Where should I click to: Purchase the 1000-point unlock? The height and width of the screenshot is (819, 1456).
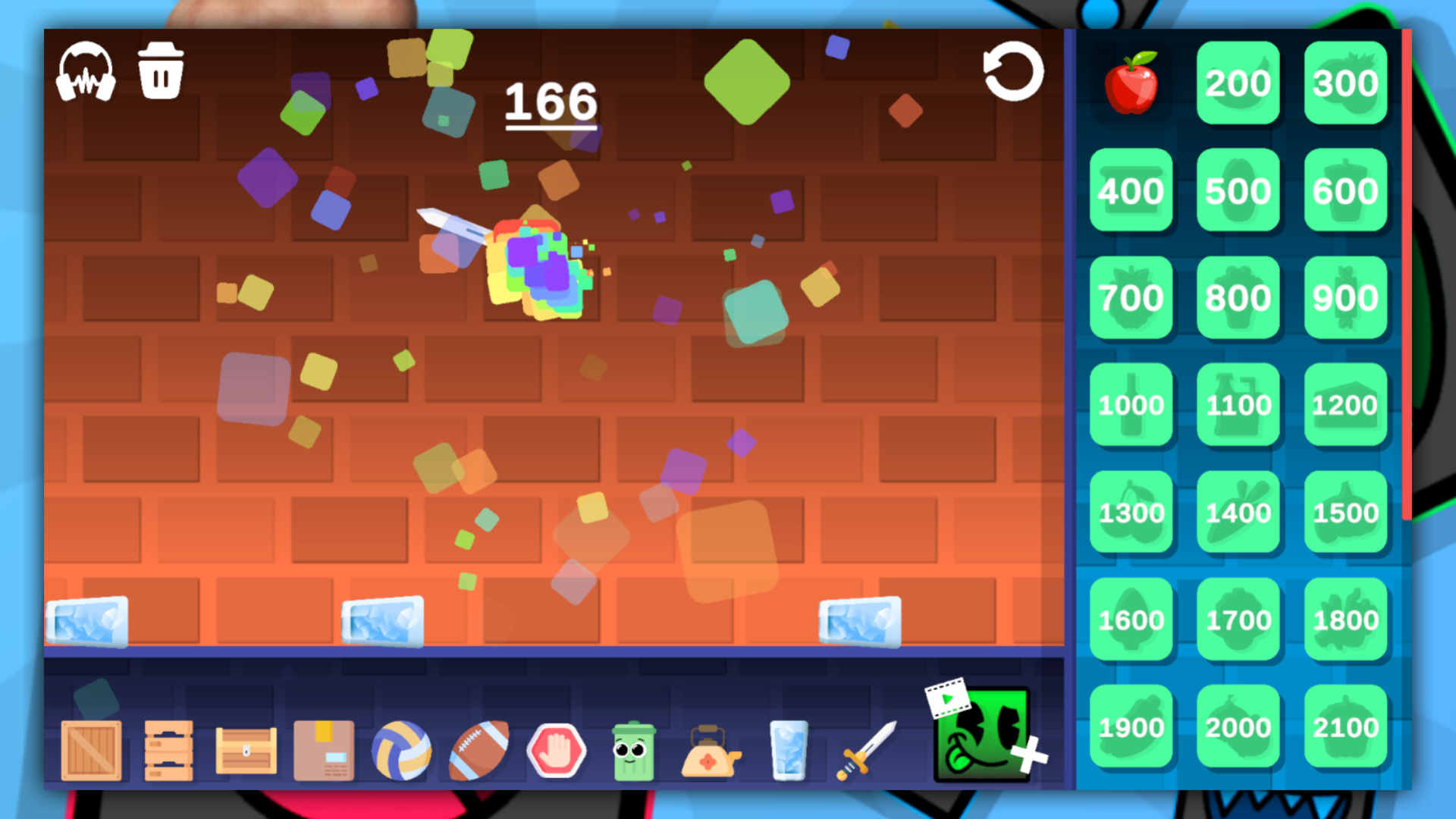tap(1131, 404)
